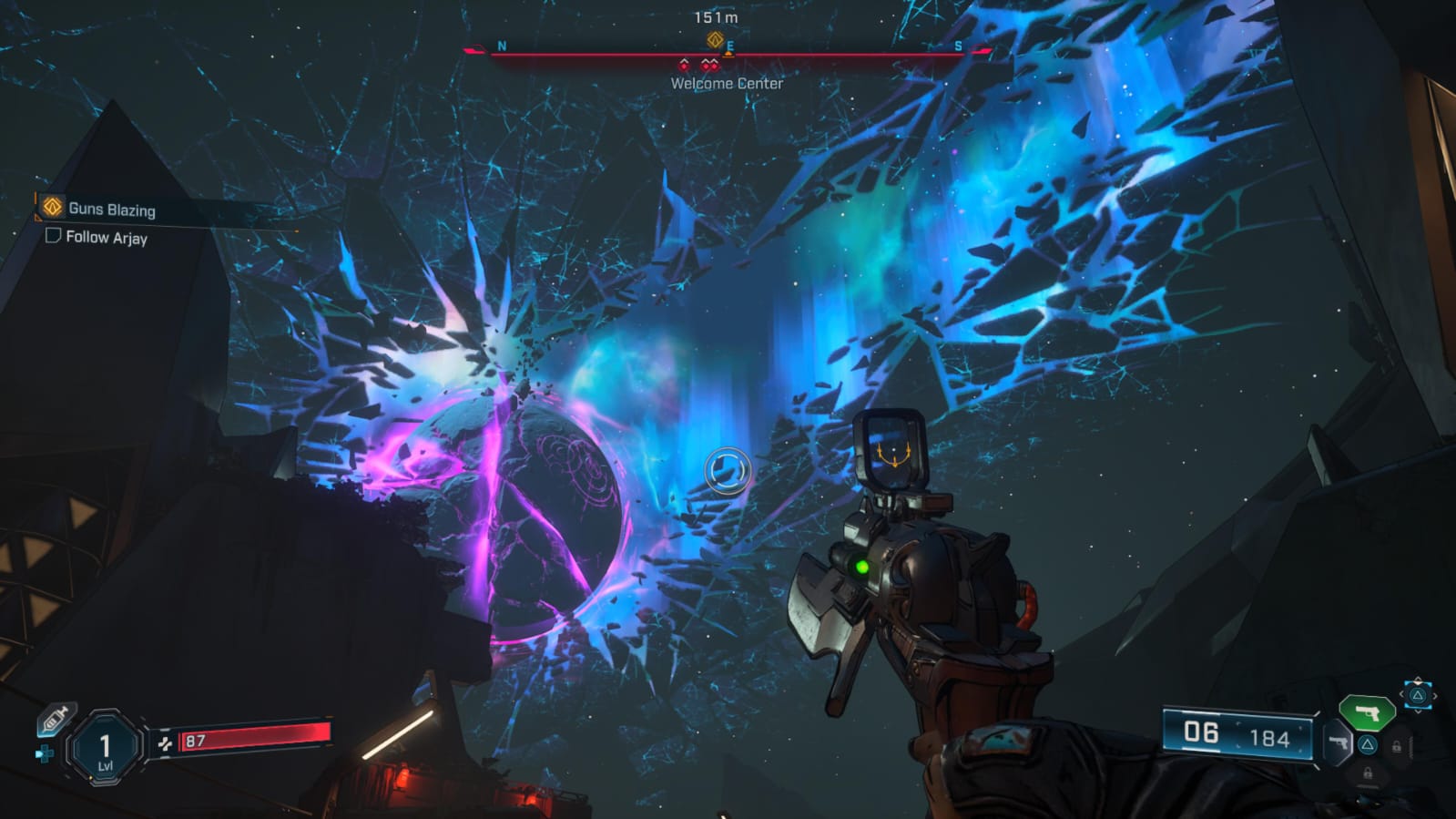Click the weapon swap selector with blue corner brackets
Image resolution: width=1456 pixels, height=819 pixels.
[1417, 695]
